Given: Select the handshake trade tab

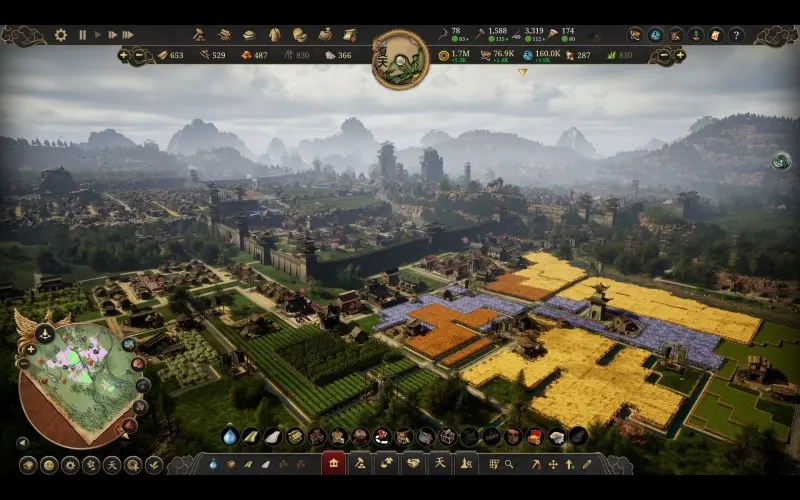Looking at the screenshot, I should 412,464.
